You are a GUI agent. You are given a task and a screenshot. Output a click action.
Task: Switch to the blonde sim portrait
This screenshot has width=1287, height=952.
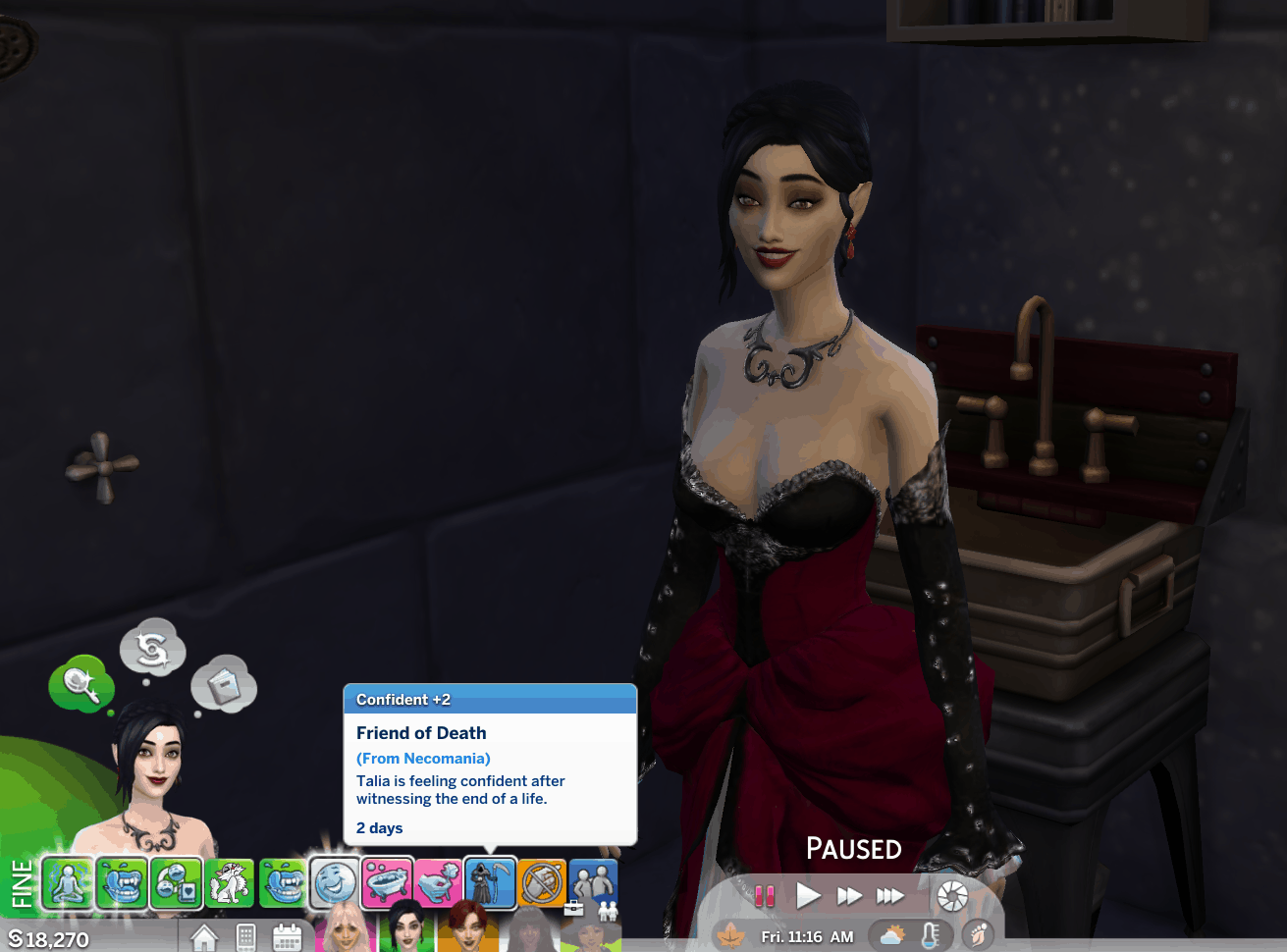tap(347, 928)
